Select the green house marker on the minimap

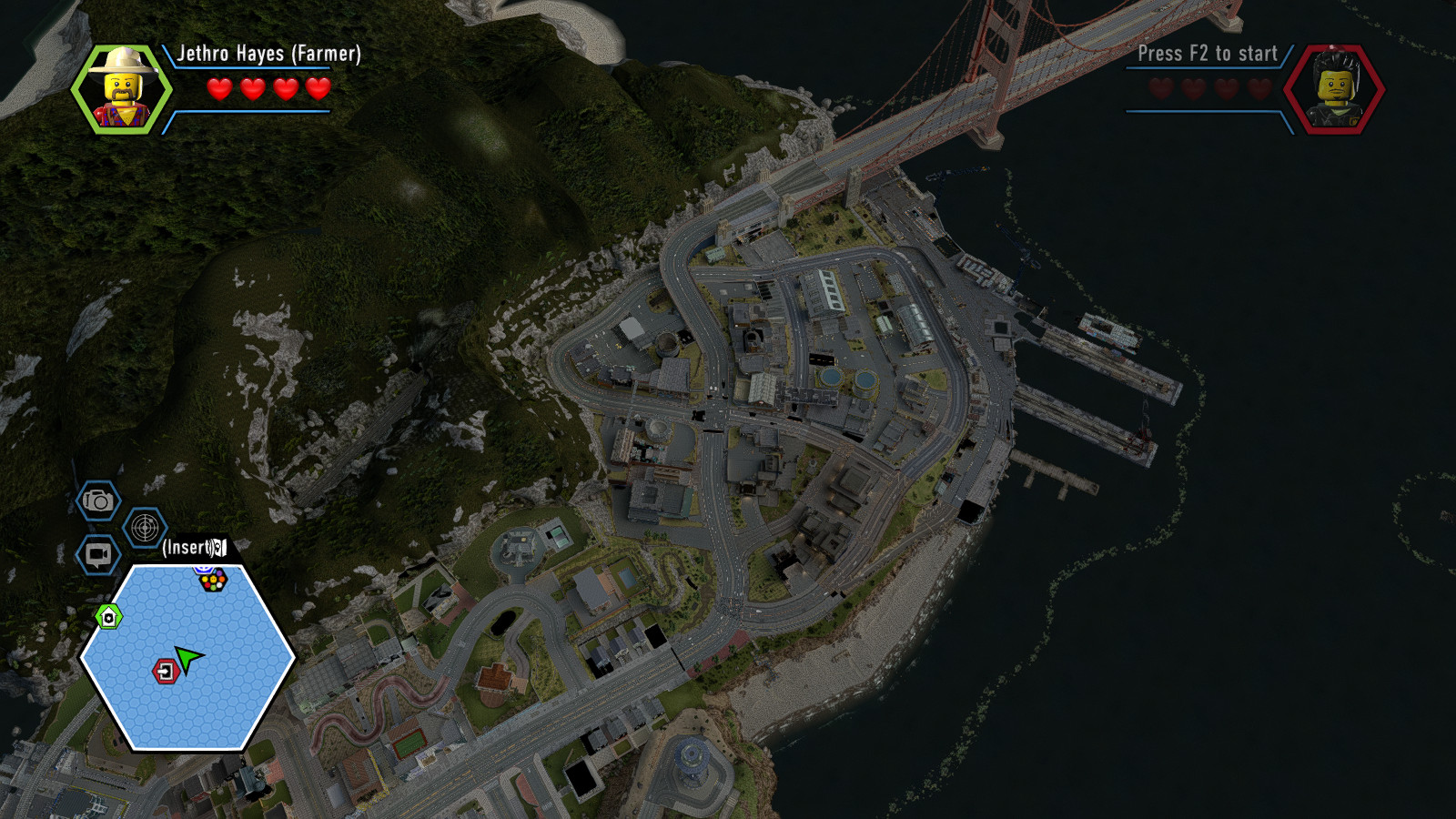(109, 617)
